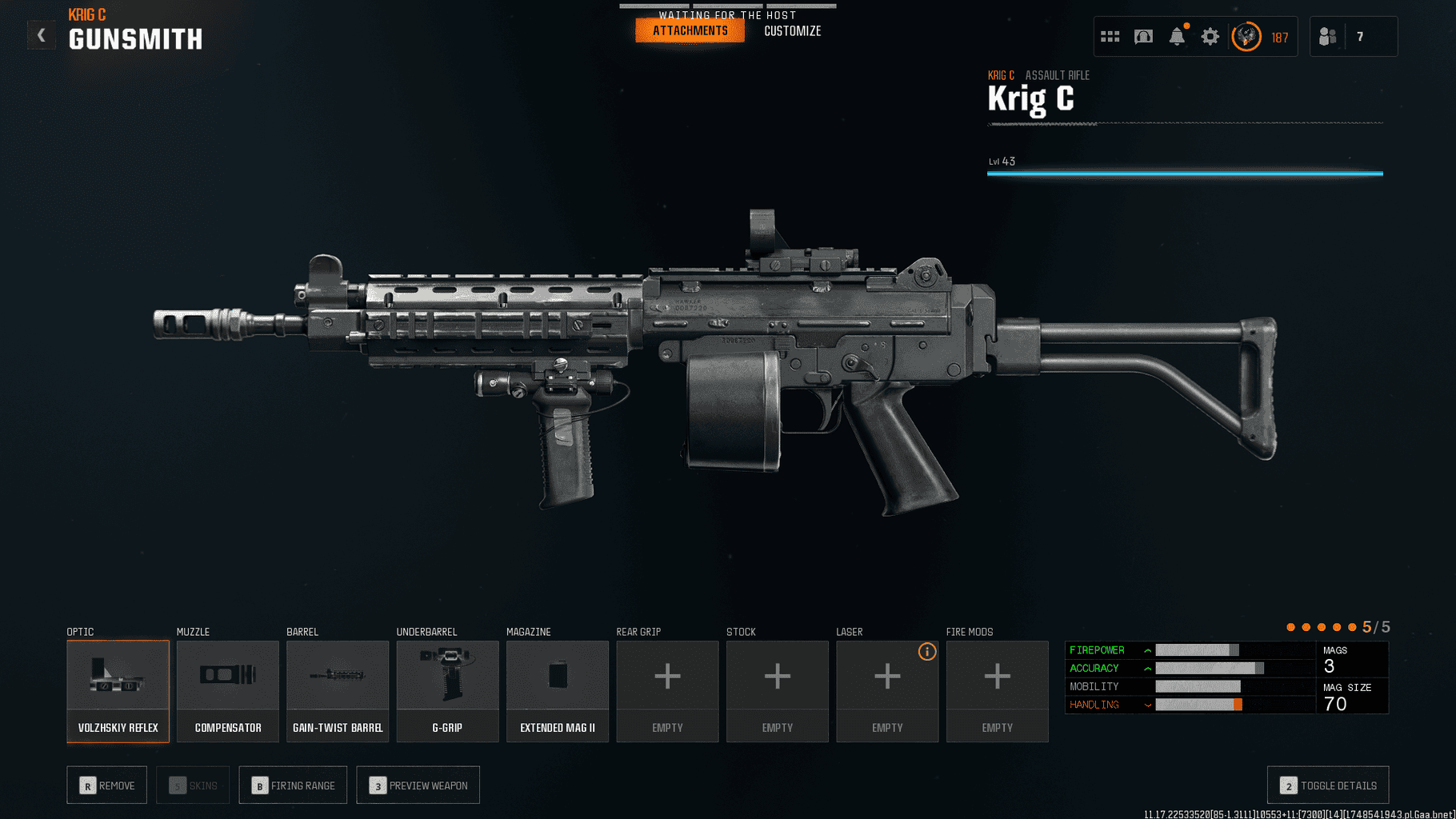Viewport: 1456px width, 819px height.
Task: Click Preview Weapon
Action: (418, 785)
